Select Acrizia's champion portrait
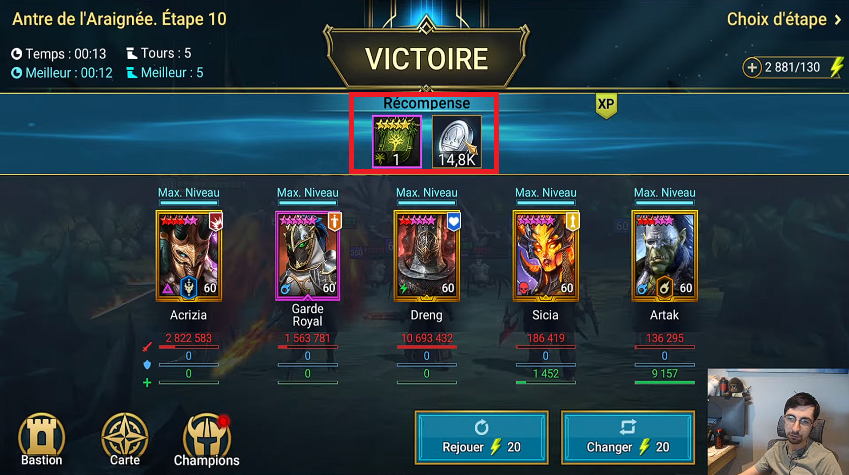The image size is (849, 475). pos(188,255)
